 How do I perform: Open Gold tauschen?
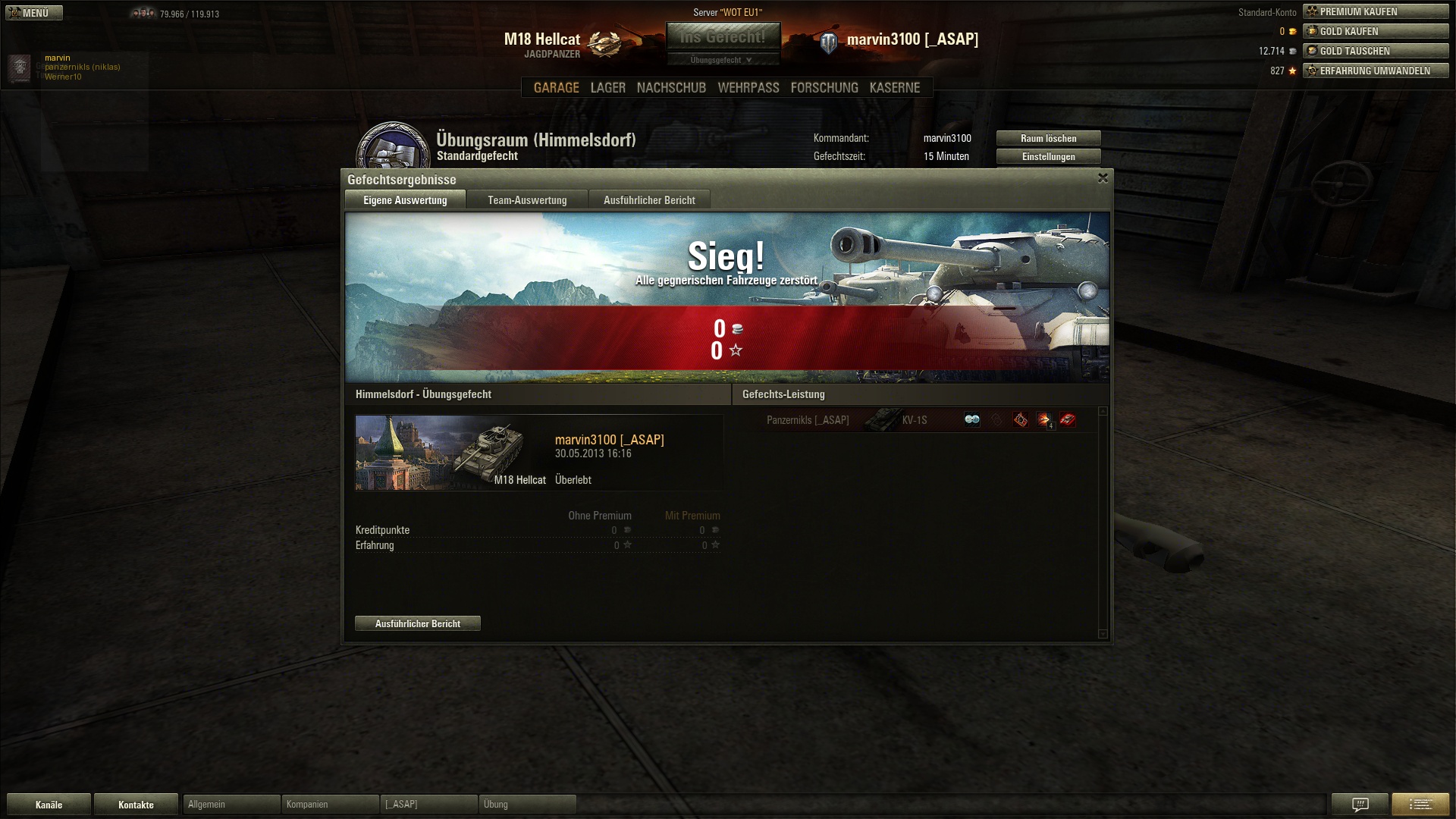point(1375,51)
